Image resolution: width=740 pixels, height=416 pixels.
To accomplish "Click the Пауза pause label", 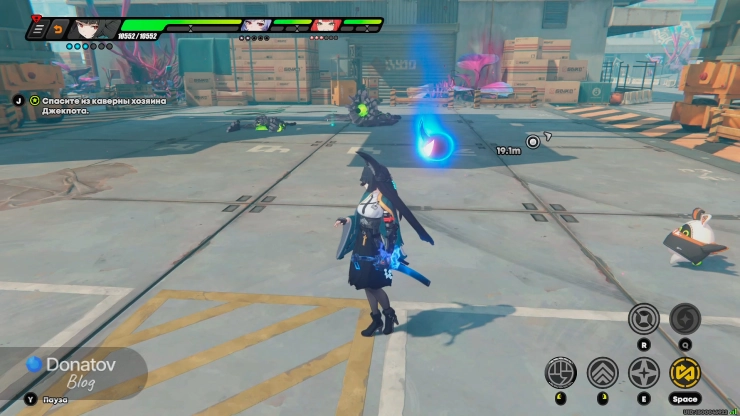I will (x=54, y=399).
